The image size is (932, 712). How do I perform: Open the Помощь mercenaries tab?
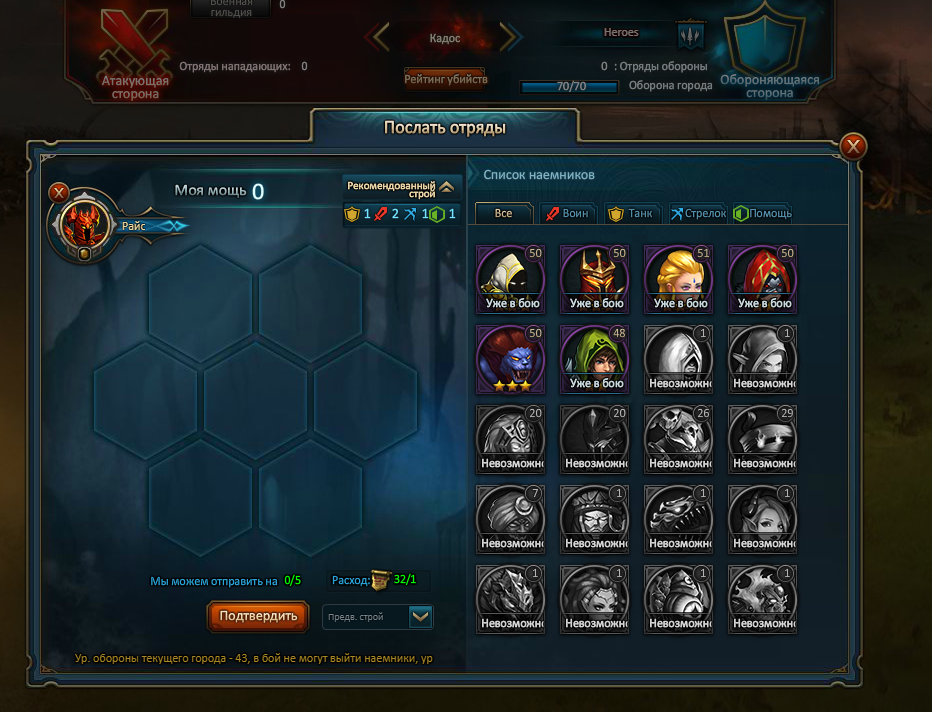tap(763, 213)
